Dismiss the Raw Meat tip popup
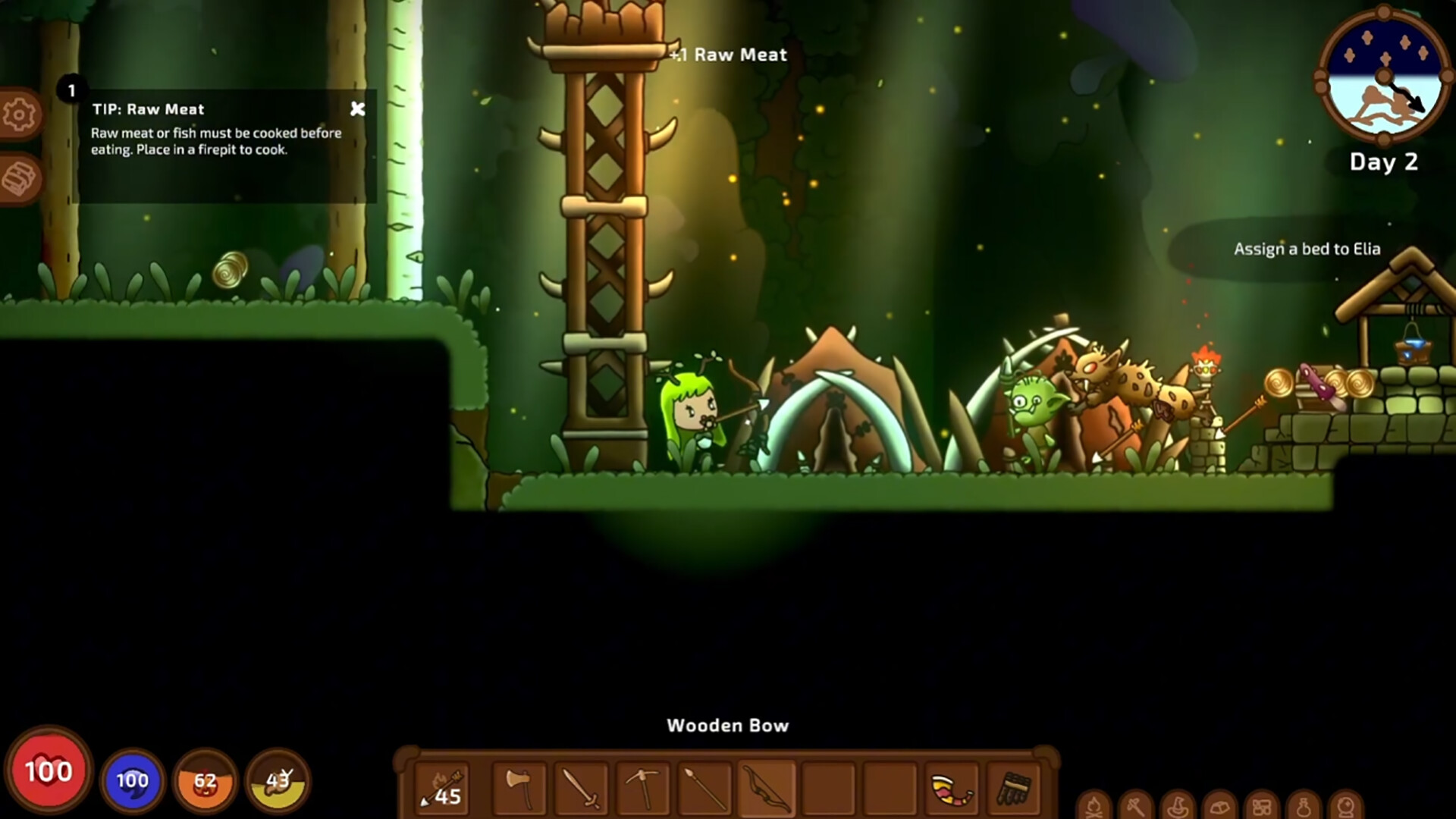This screenshot has height=819, width=1456. coord(358,109)
